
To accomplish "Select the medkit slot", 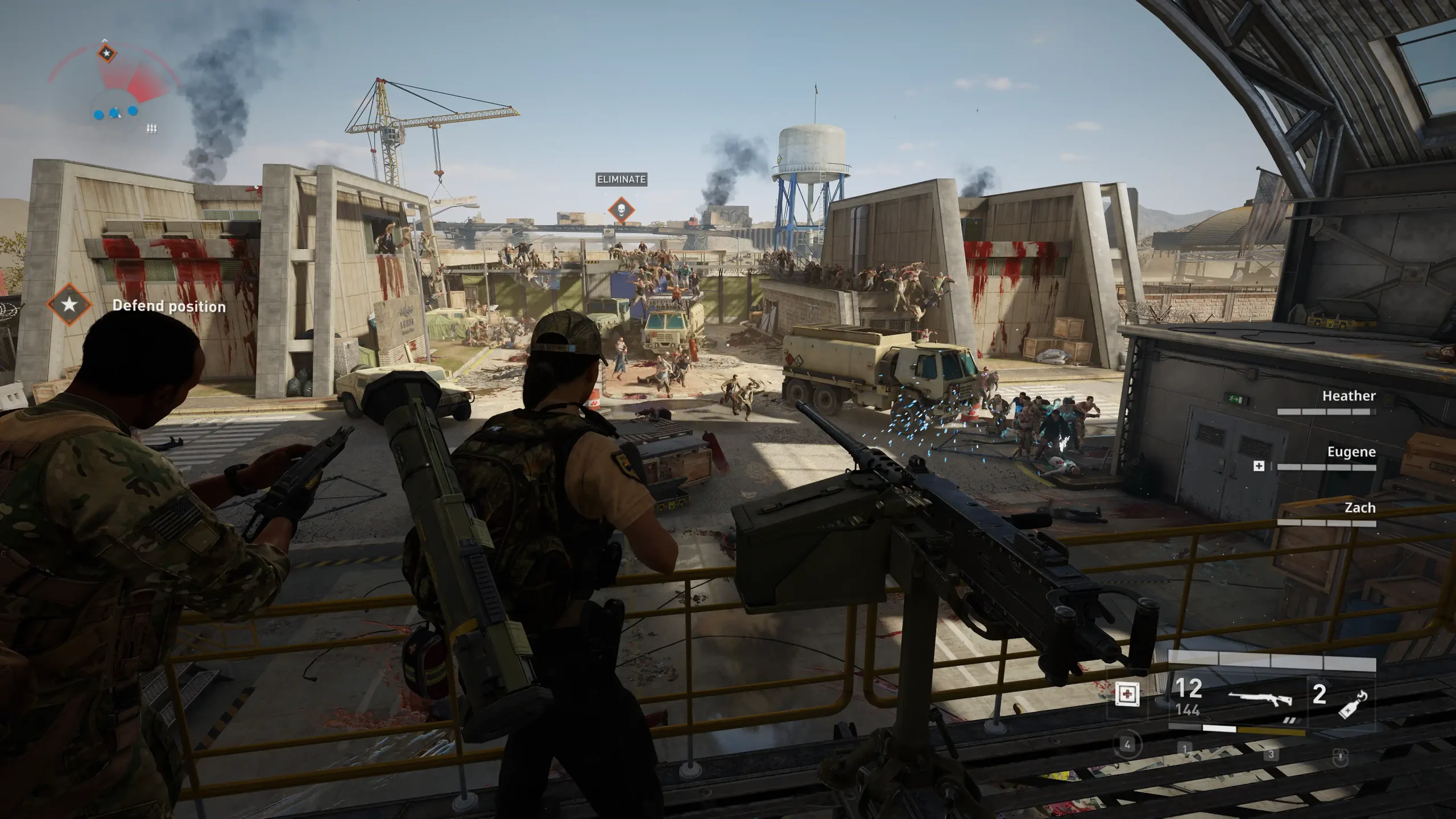I will (1127, 695).
